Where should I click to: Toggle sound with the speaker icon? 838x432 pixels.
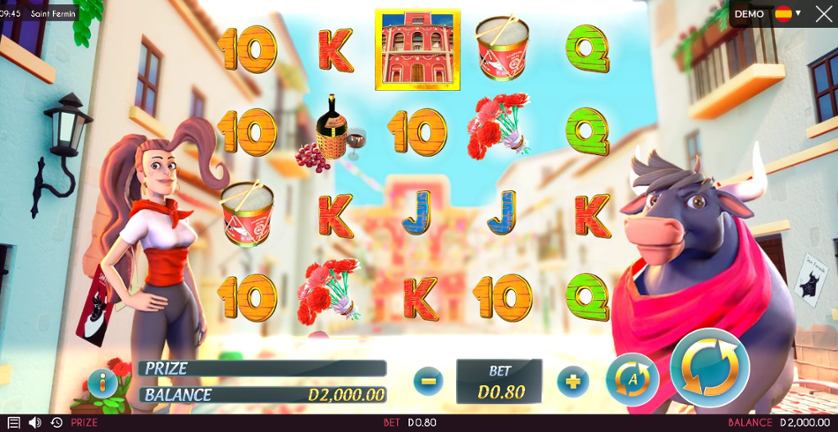point(35,423)
